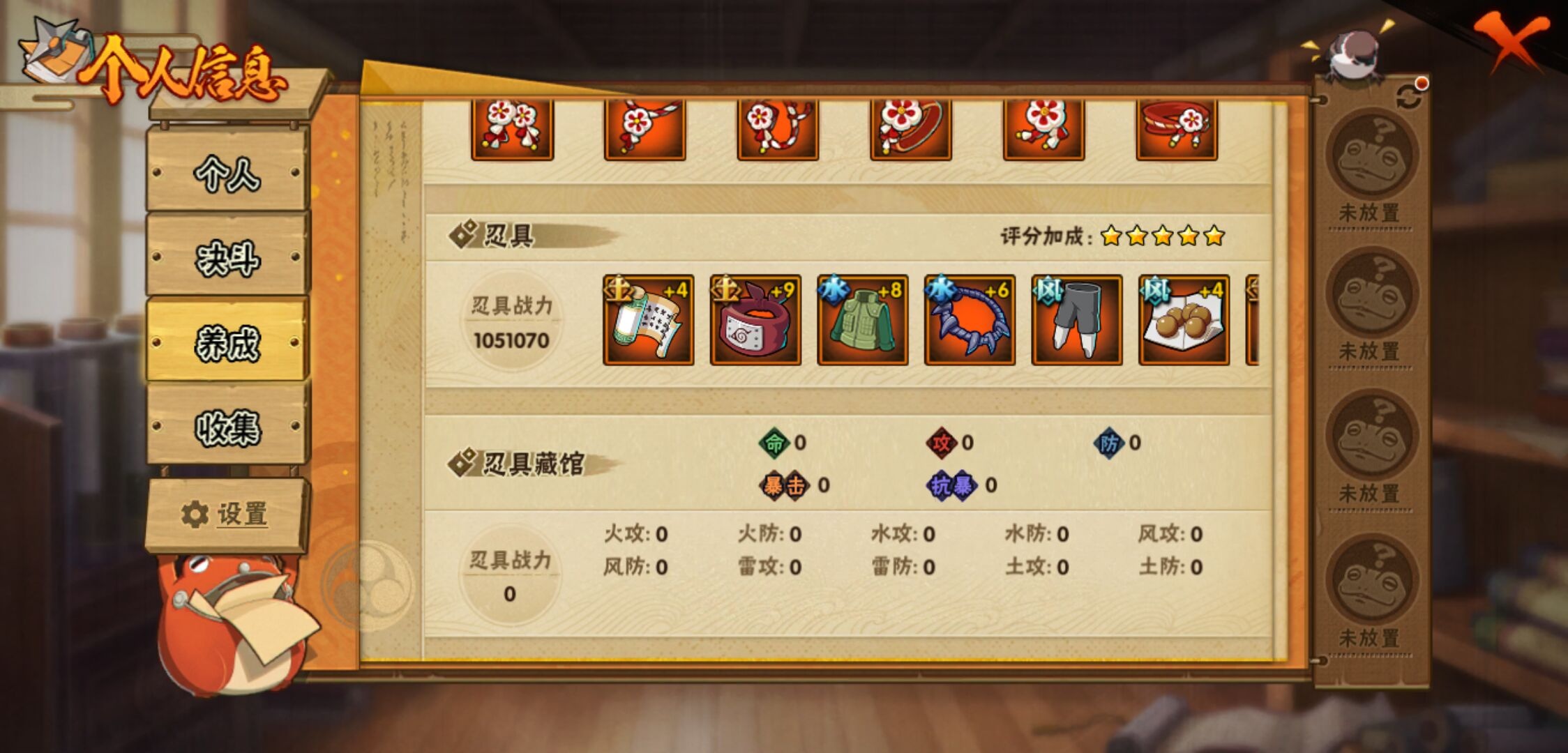
Task: Click the flower hairpin accessory thumbnail
Action: pyautogui.click(x=513, y=129)
